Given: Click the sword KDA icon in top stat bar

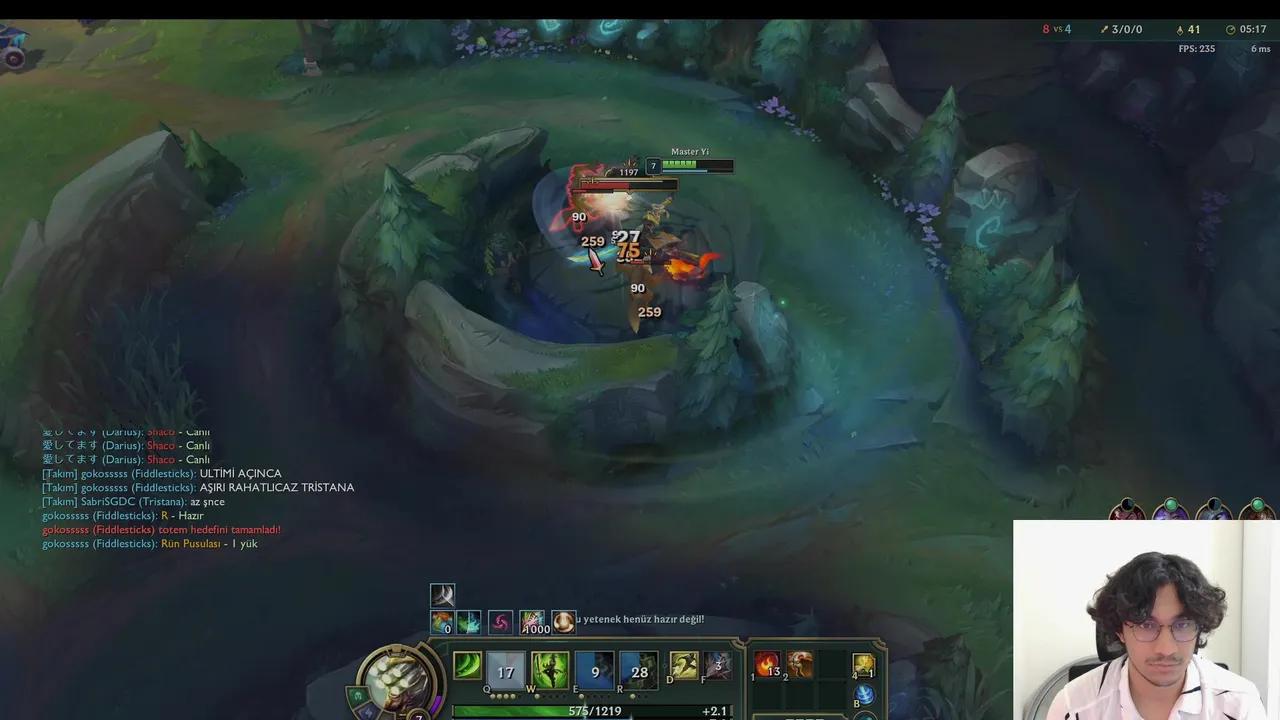Looking at the screenshot, I should (1104, 28).
